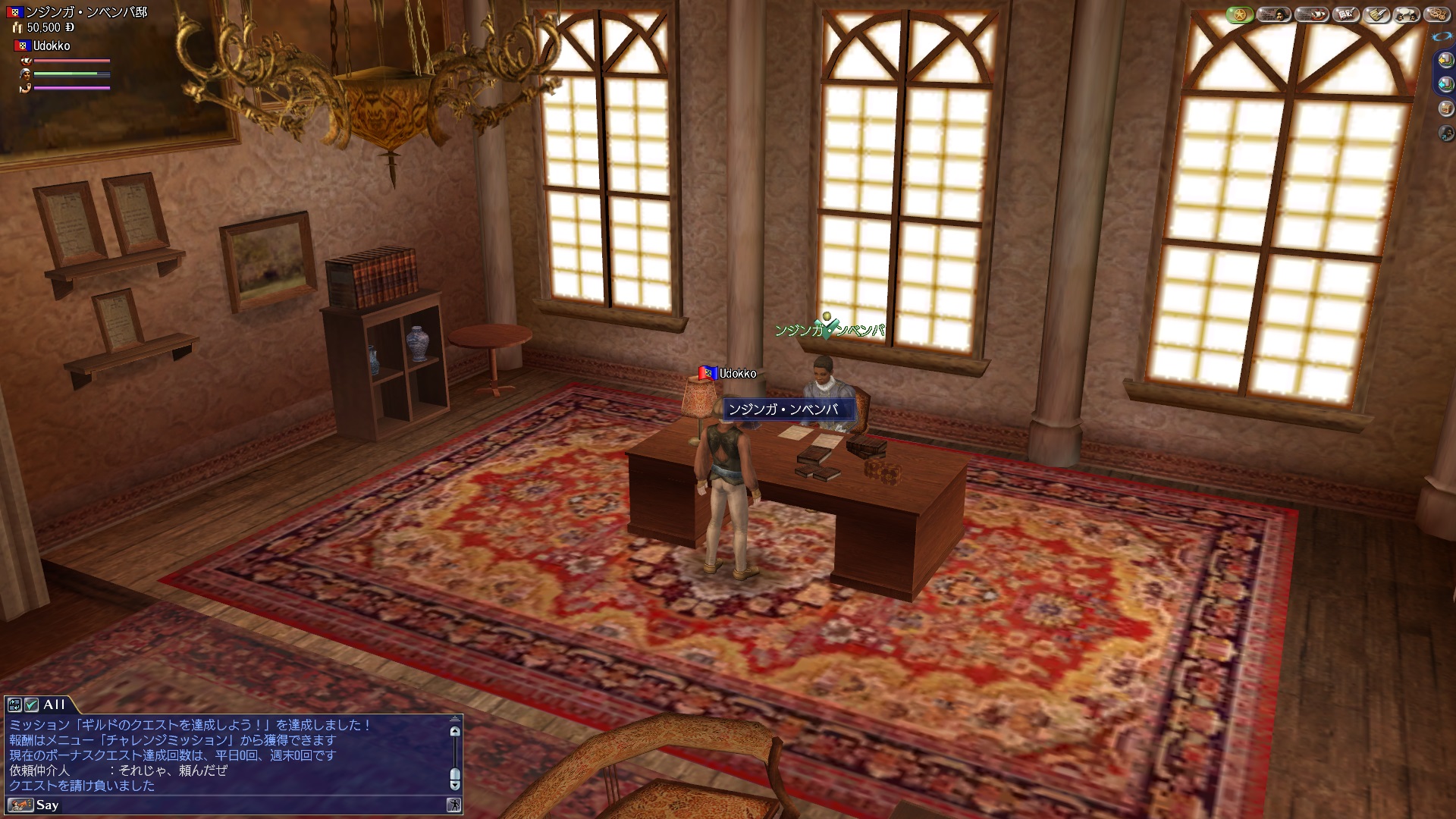Open the gears settings menu

pos(1436,14)
